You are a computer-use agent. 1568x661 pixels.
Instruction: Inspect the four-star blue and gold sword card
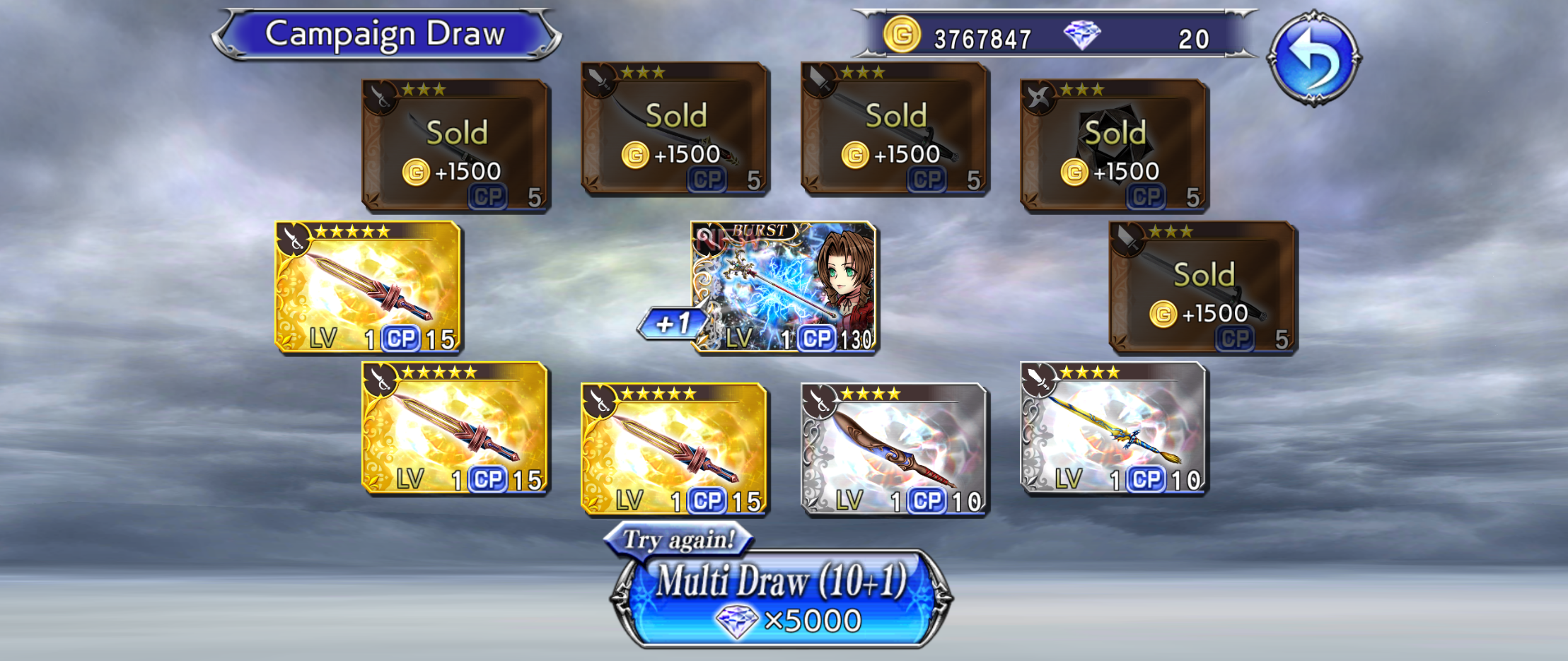coord(1113,428)
